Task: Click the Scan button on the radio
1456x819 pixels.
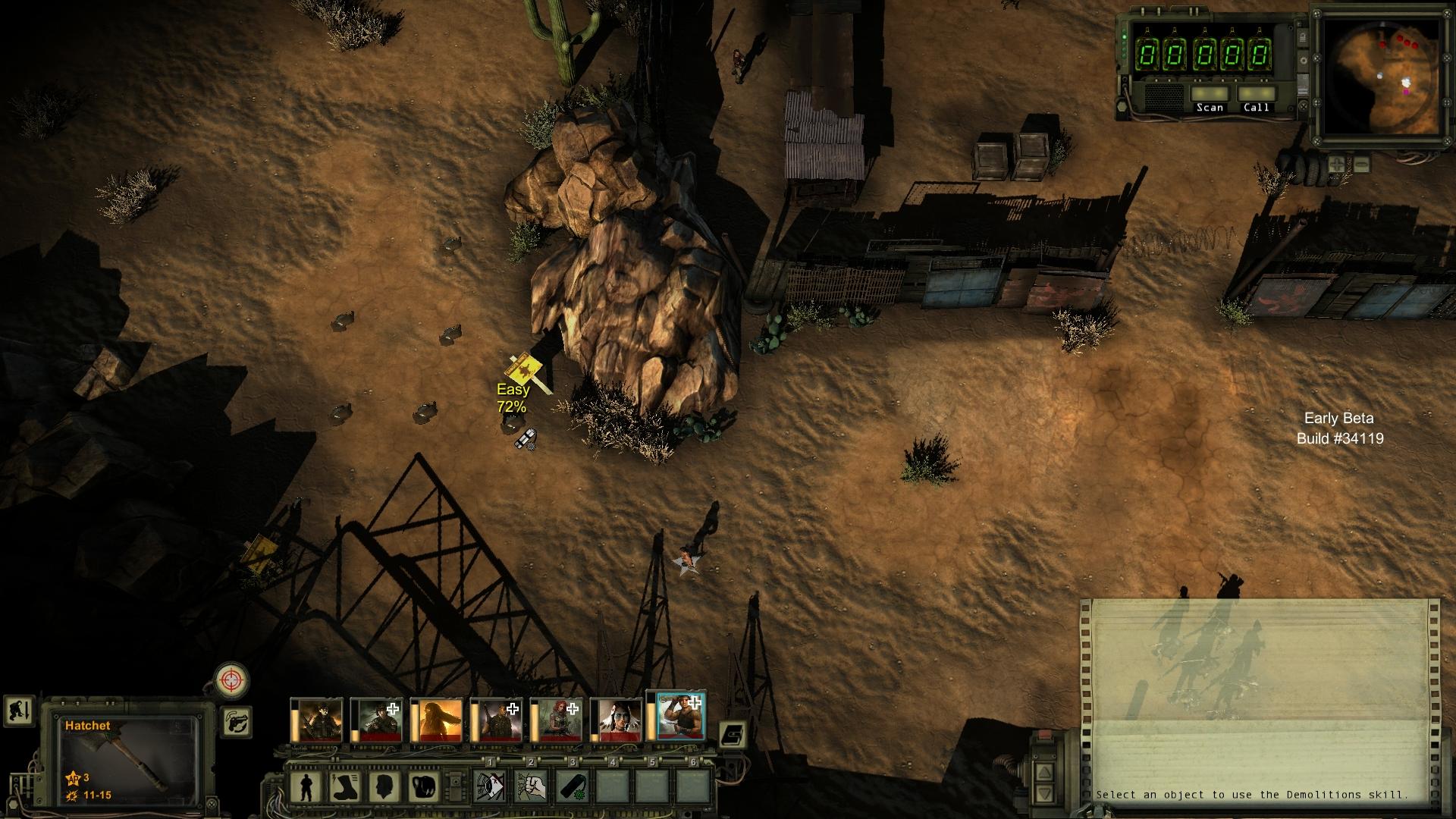Action: click(x=1210, y=100)
